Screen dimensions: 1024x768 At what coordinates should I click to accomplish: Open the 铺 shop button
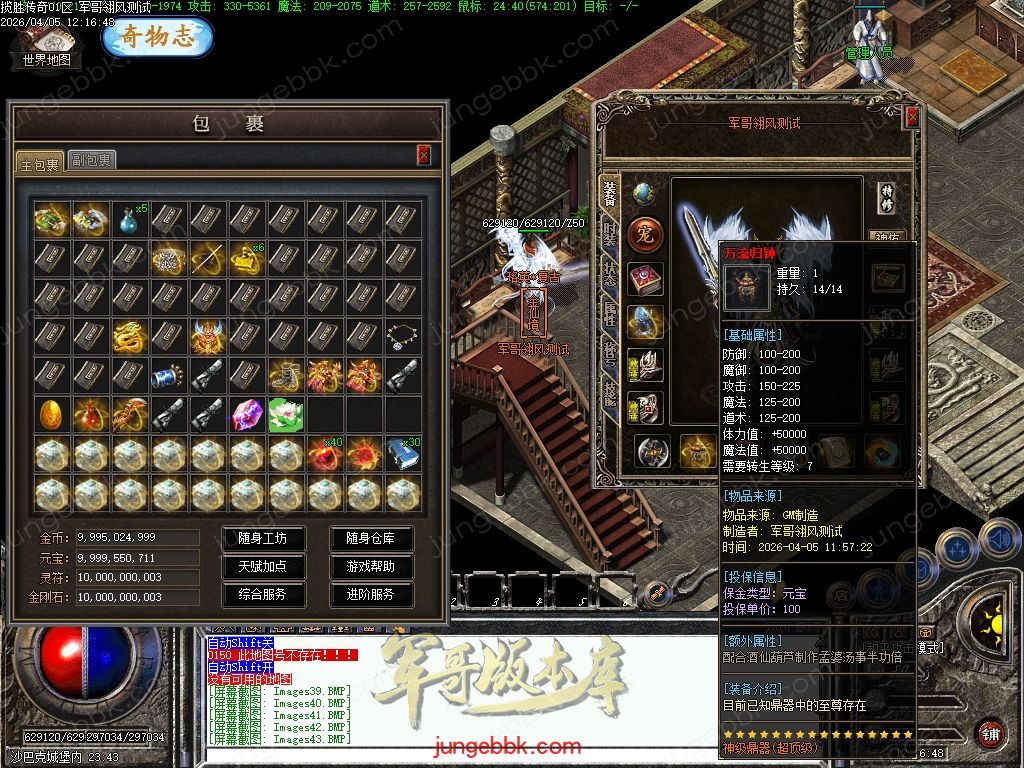989,733
